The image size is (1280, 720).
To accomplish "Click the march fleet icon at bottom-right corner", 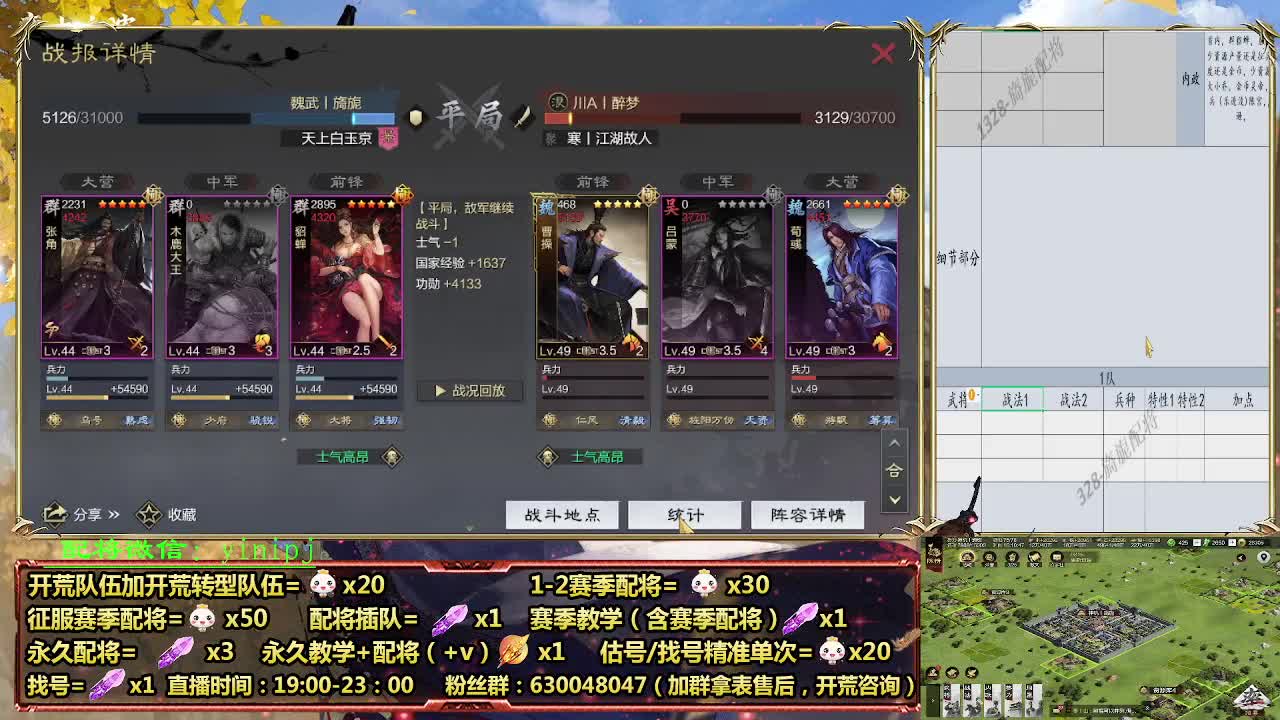I will pos(1253,698).
